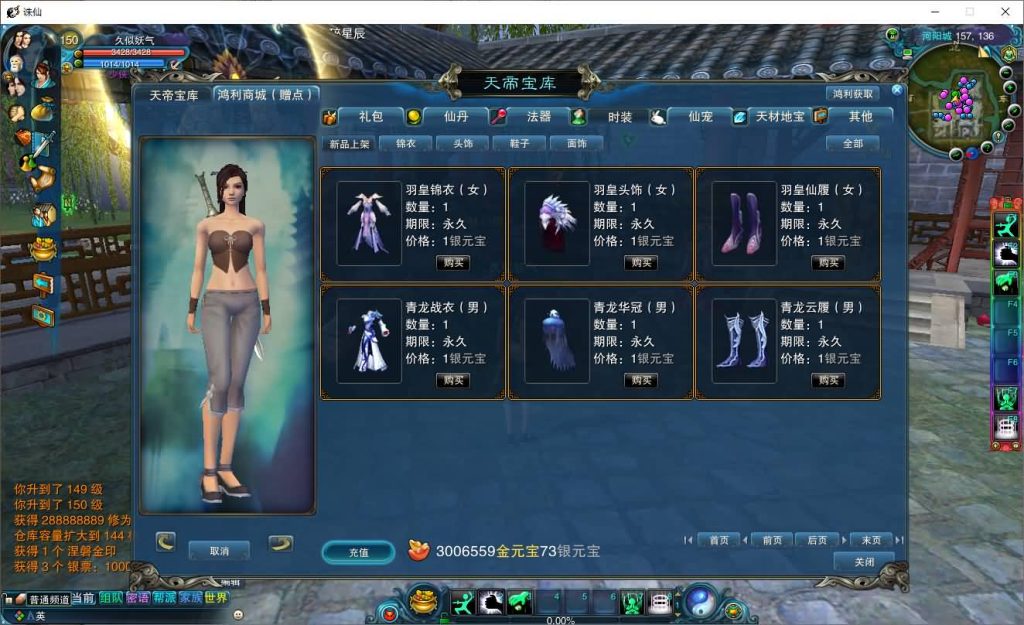This screenshot has height=625, width=1024.
Task: Buy the 羽皇仙履（女）boots
Action: (x=828, y=263)
